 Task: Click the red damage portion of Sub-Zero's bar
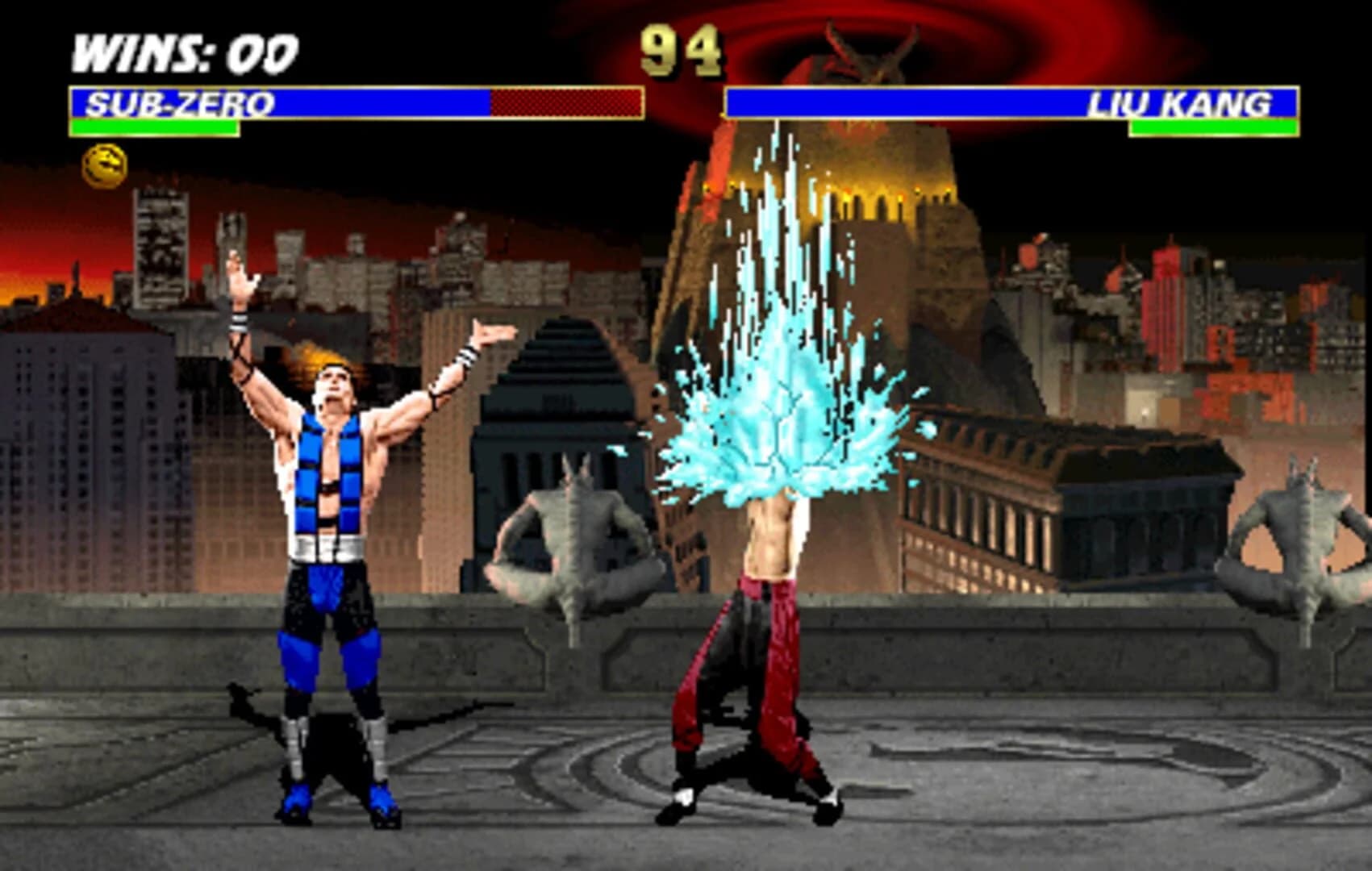click(x=565, y=103)
